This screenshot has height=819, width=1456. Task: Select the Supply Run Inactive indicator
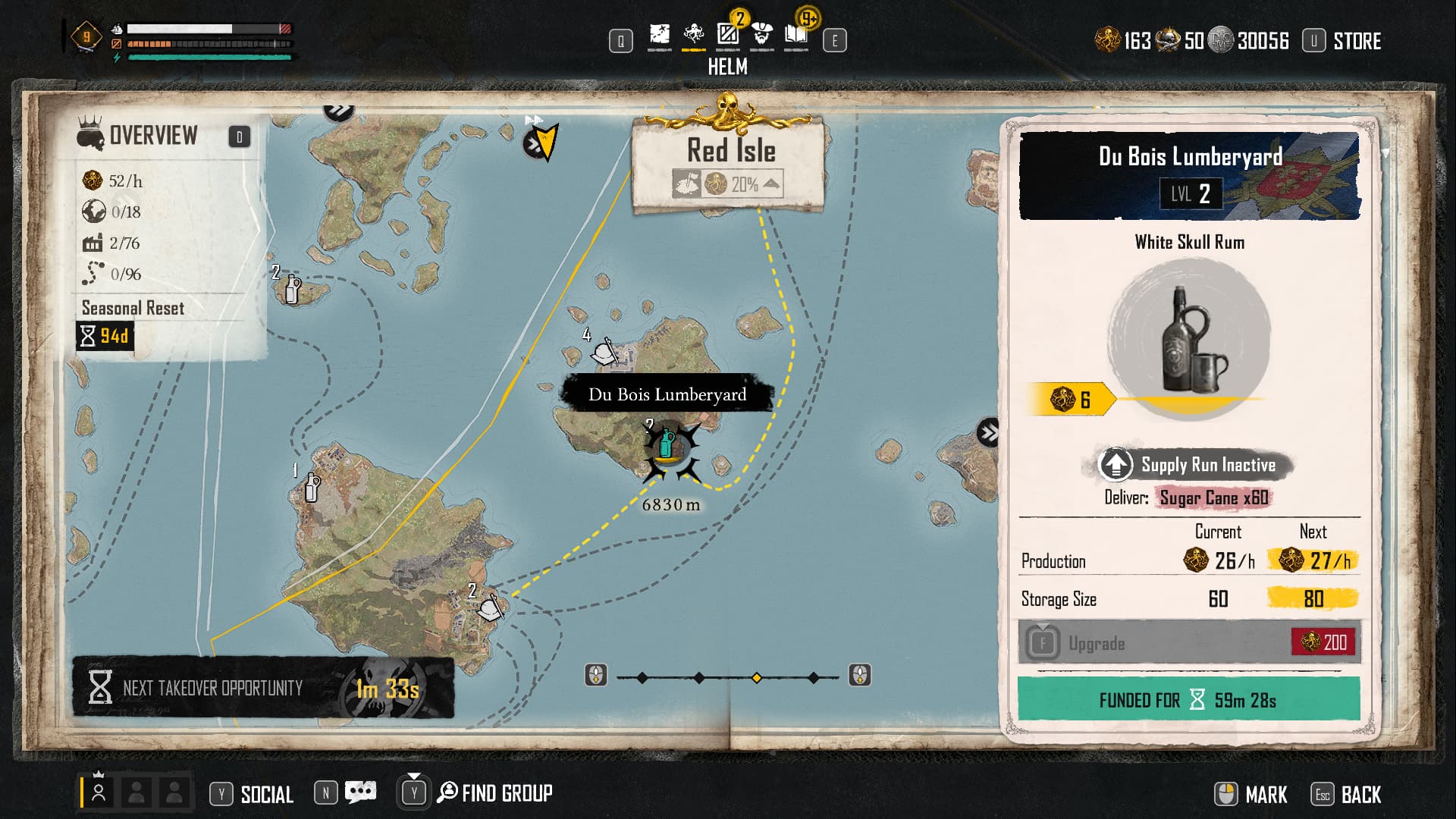pyautogui.click(x=1190, y=465)
